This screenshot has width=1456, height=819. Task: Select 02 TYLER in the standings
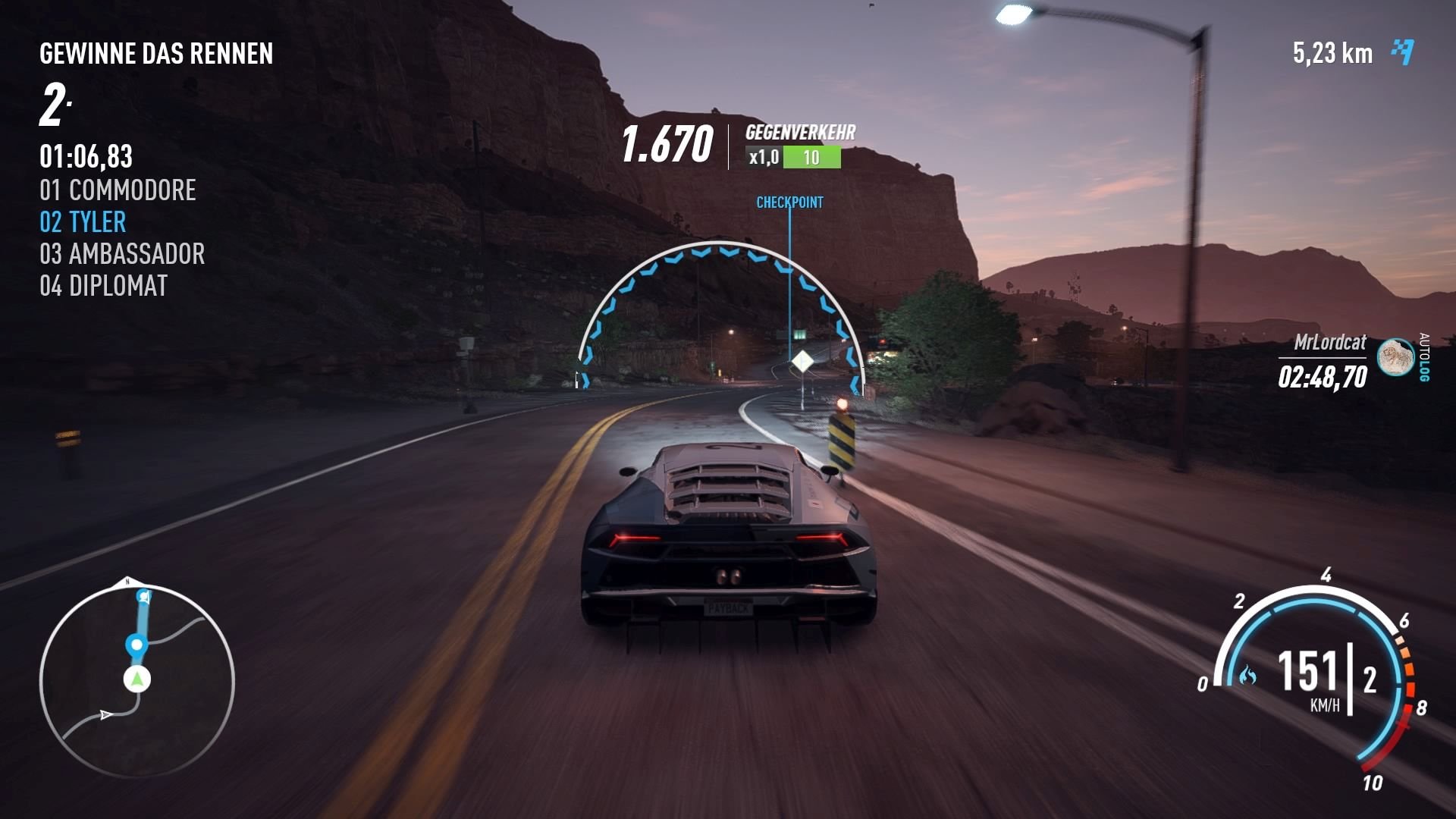(x=83, y=222)
